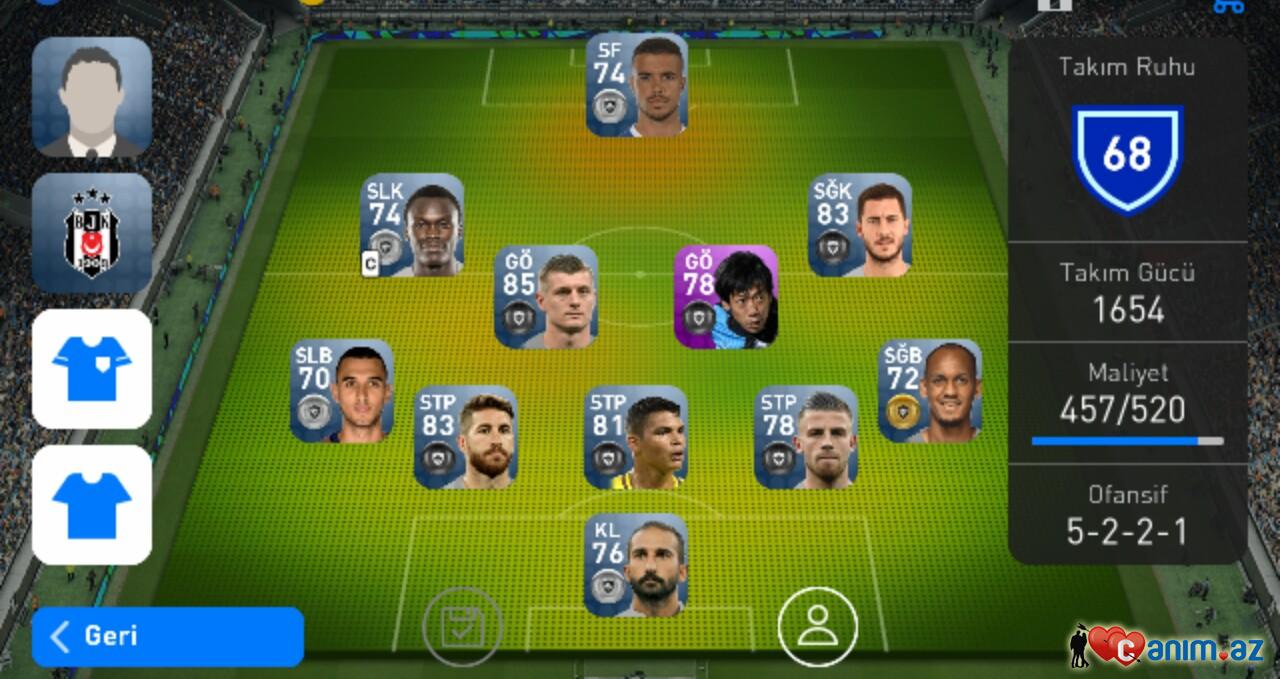Open the circular player profile icon
Screen dimensions: 1280x679
click(817, 627)
